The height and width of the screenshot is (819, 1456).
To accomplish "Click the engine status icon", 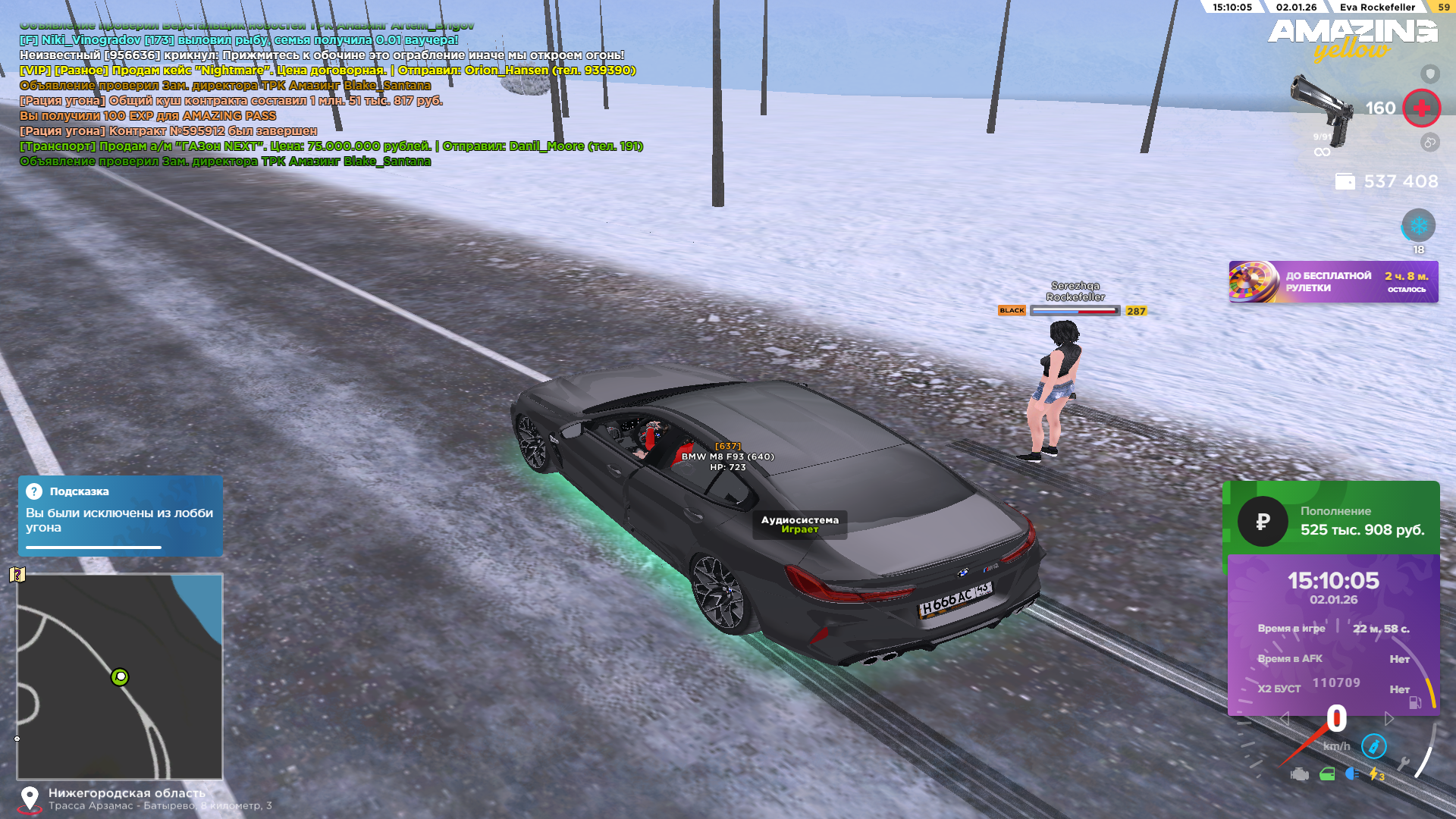I will 1300,774.
